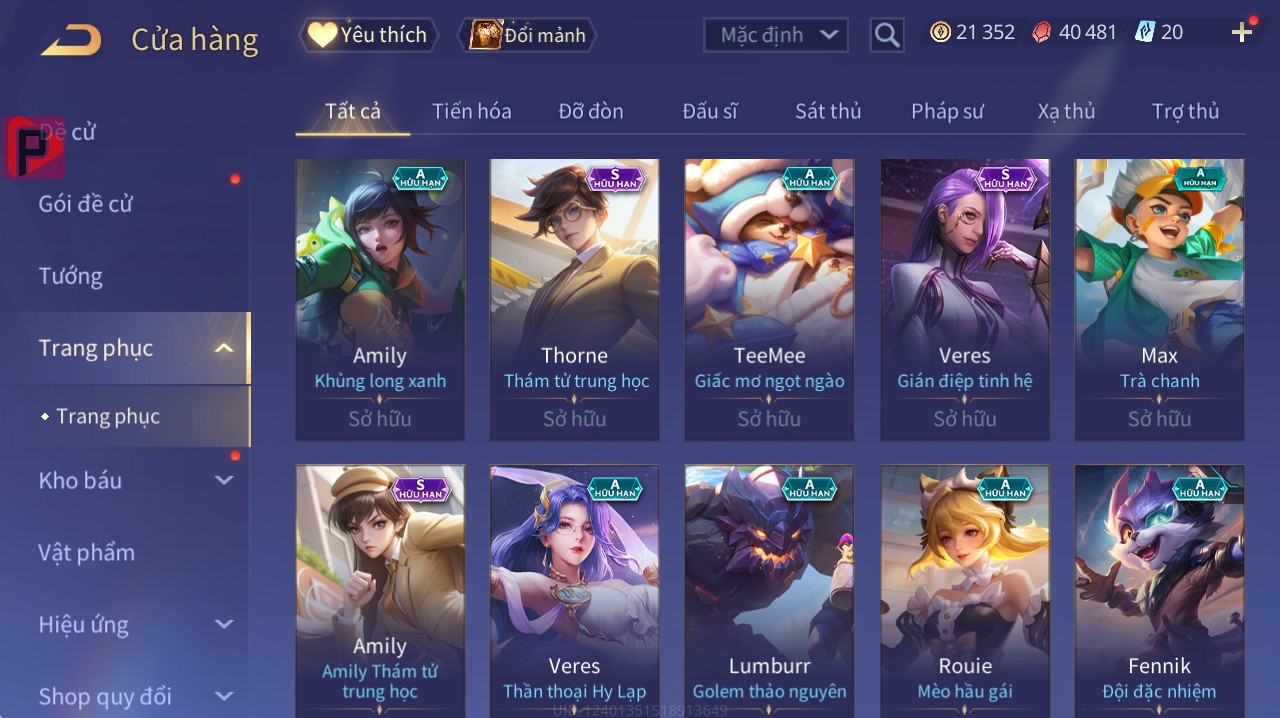Go back using the return arrow
This screenshot has width=1280, height=718.
(70, 40)
